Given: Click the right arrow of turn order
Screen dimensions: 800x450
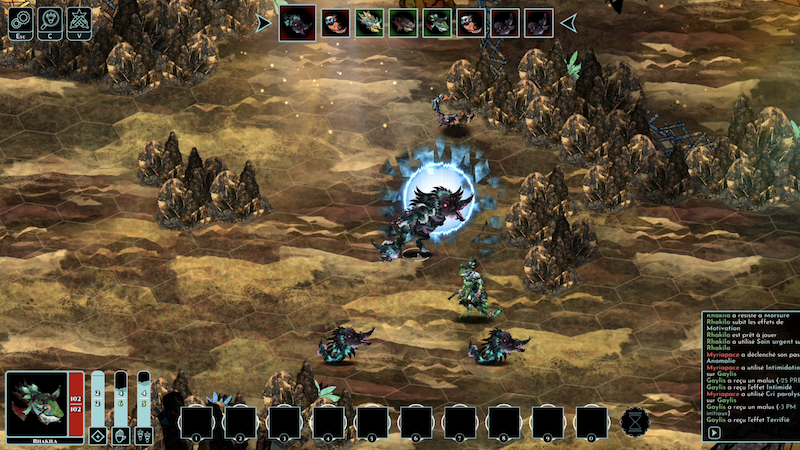Looking at the screenshot, I should pyautogui.click(x=567, y=22).
